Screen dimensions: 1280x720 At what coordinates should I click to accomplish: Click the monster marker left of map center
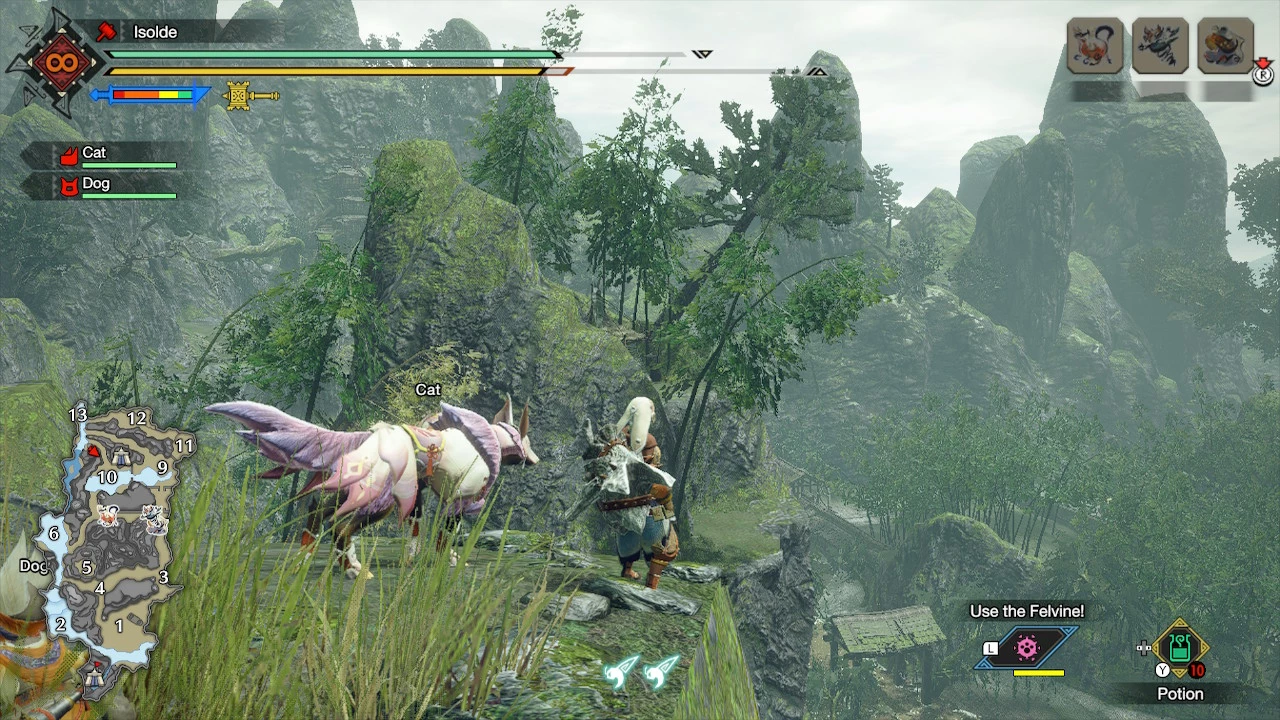click(109, 515)
